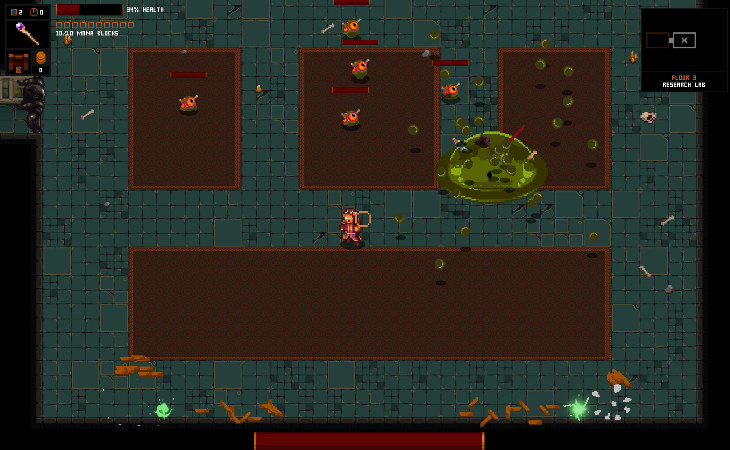
Task: Select the current room marked X on minimap
Action: click(684, 40)
